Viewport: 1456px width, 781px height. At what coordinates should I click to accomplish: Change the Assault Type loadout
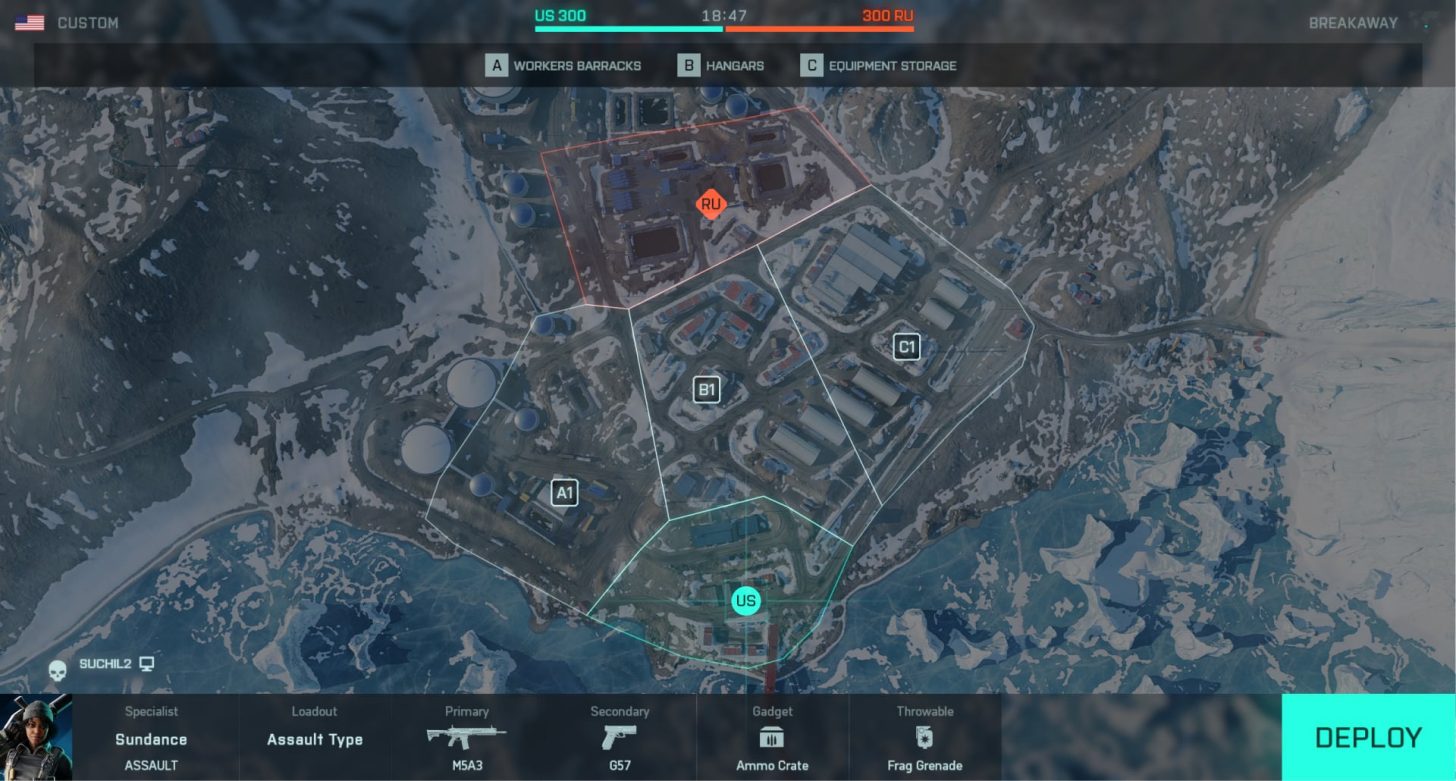click(315, 739)
